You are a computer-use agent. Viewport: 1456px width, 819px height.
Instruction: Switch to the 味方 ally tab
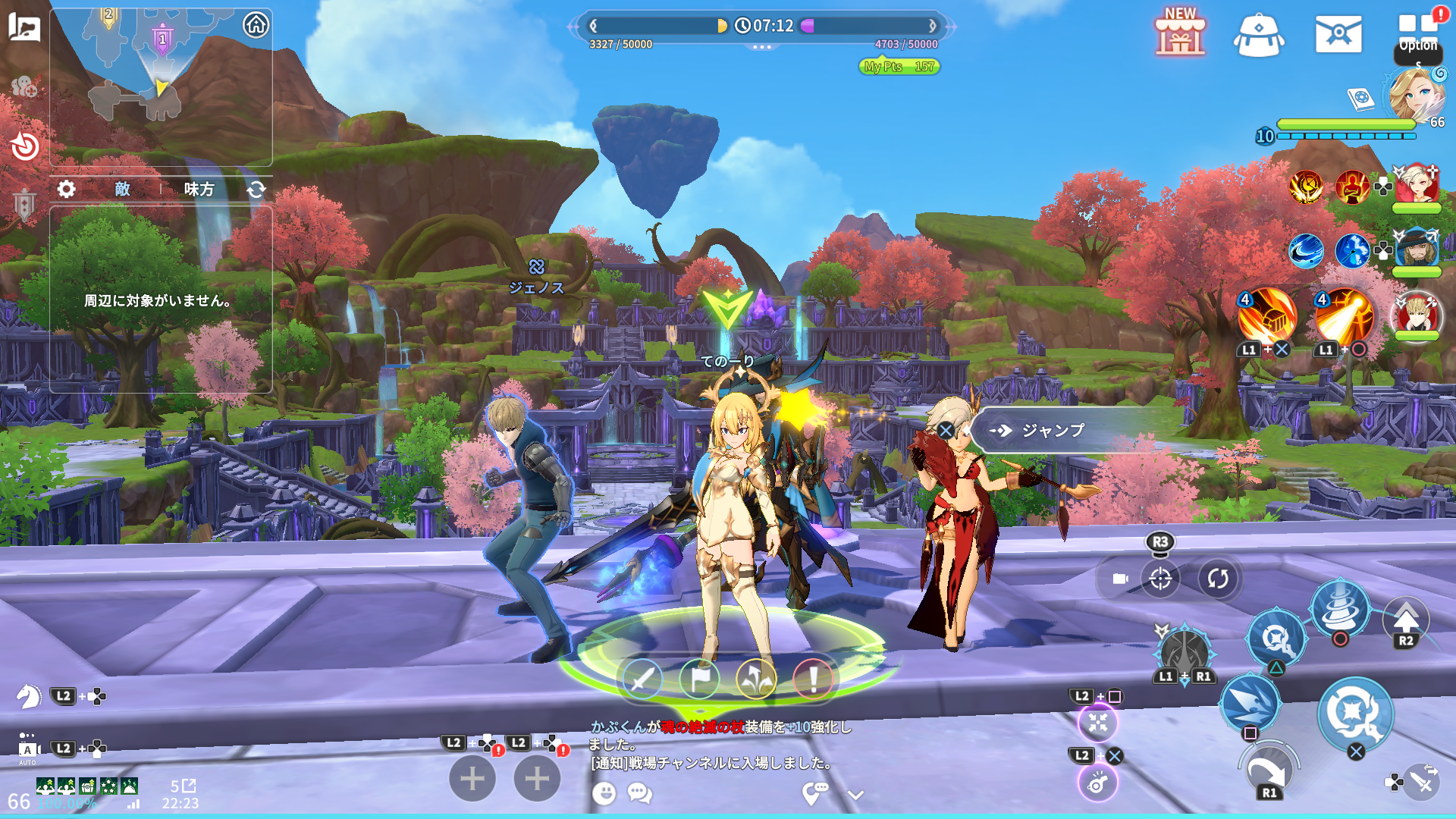199,189
